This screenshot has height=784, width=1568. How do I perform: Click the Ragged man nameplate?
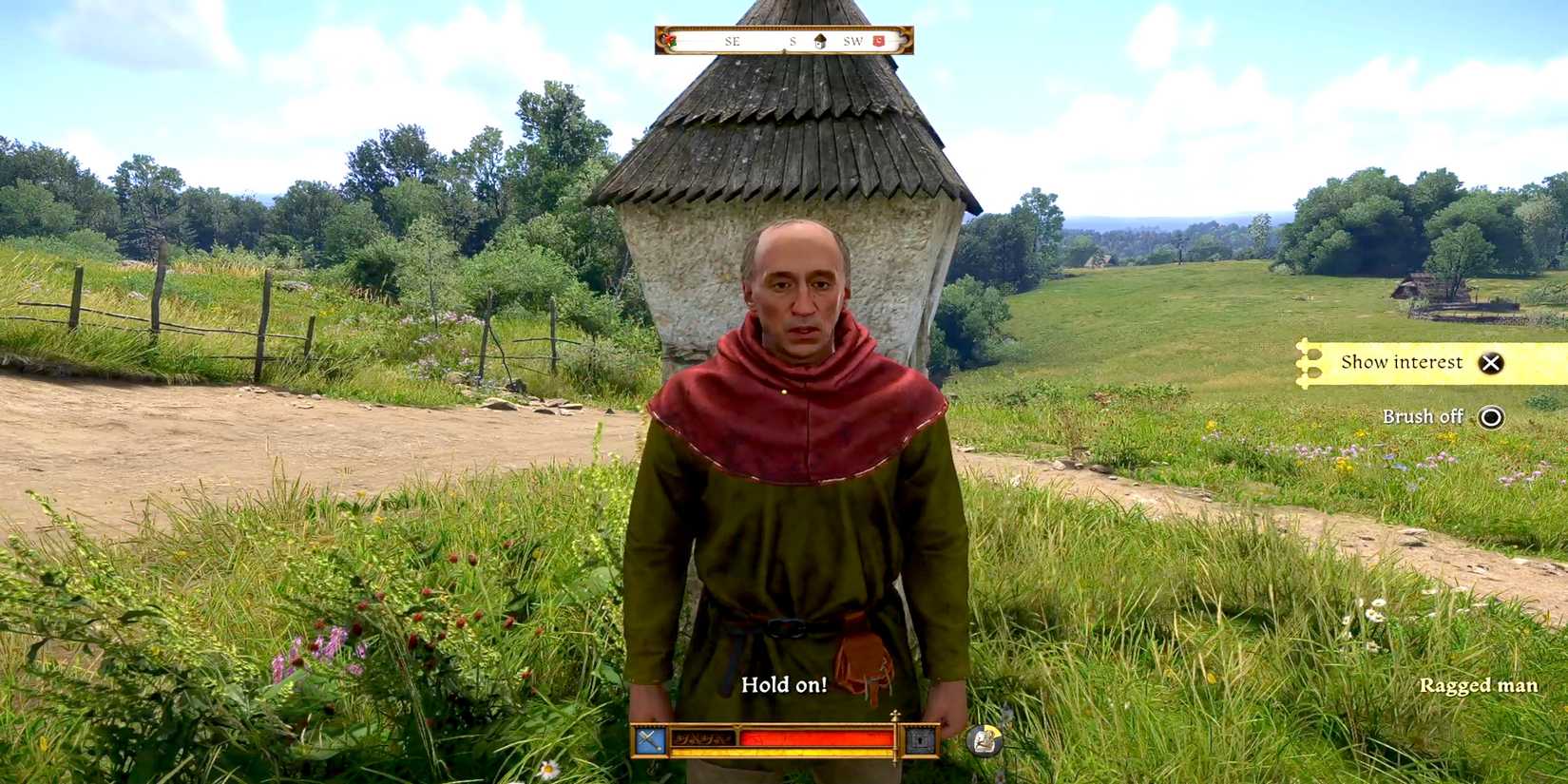click(1479, 684)
